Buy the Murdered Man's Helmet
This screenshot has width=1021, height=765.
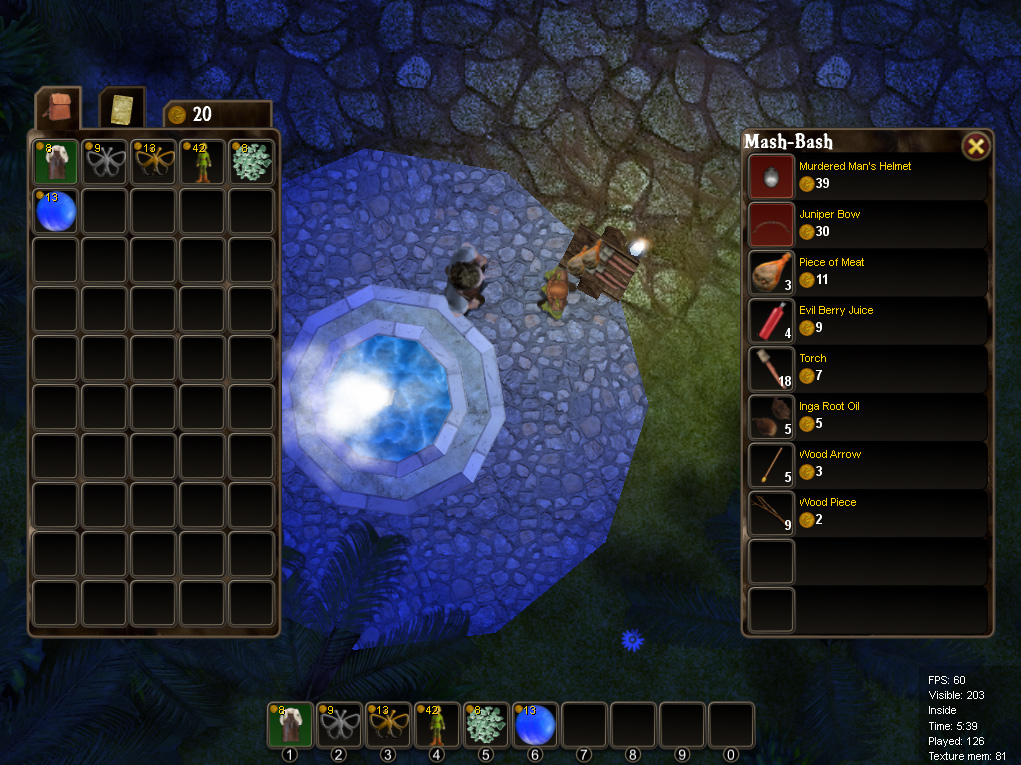point(771,176)
